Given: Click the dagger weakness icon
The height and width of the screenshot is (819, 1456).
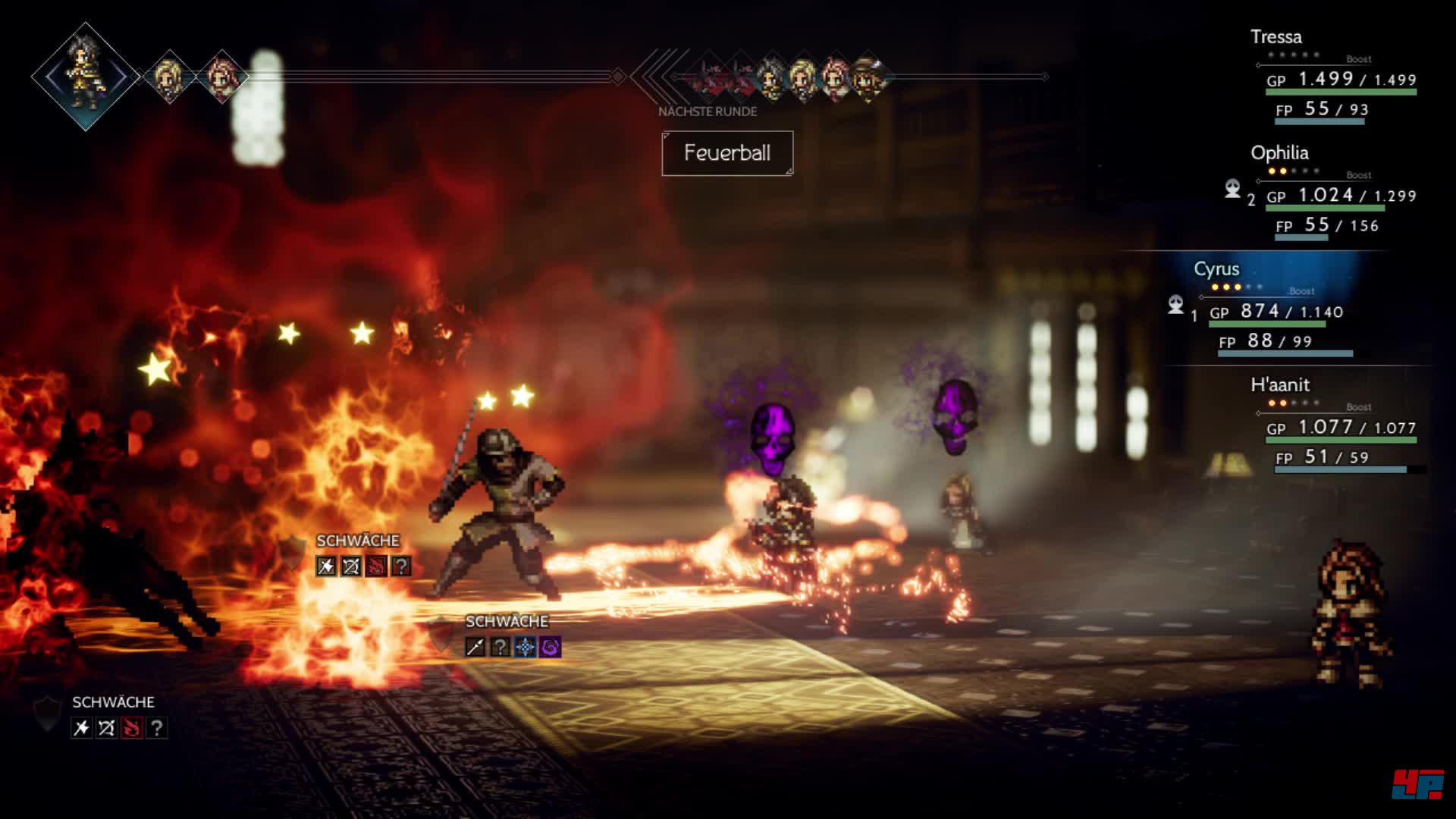Looking at the screenshot, I should pyautogui.click(x=475, y=647).
